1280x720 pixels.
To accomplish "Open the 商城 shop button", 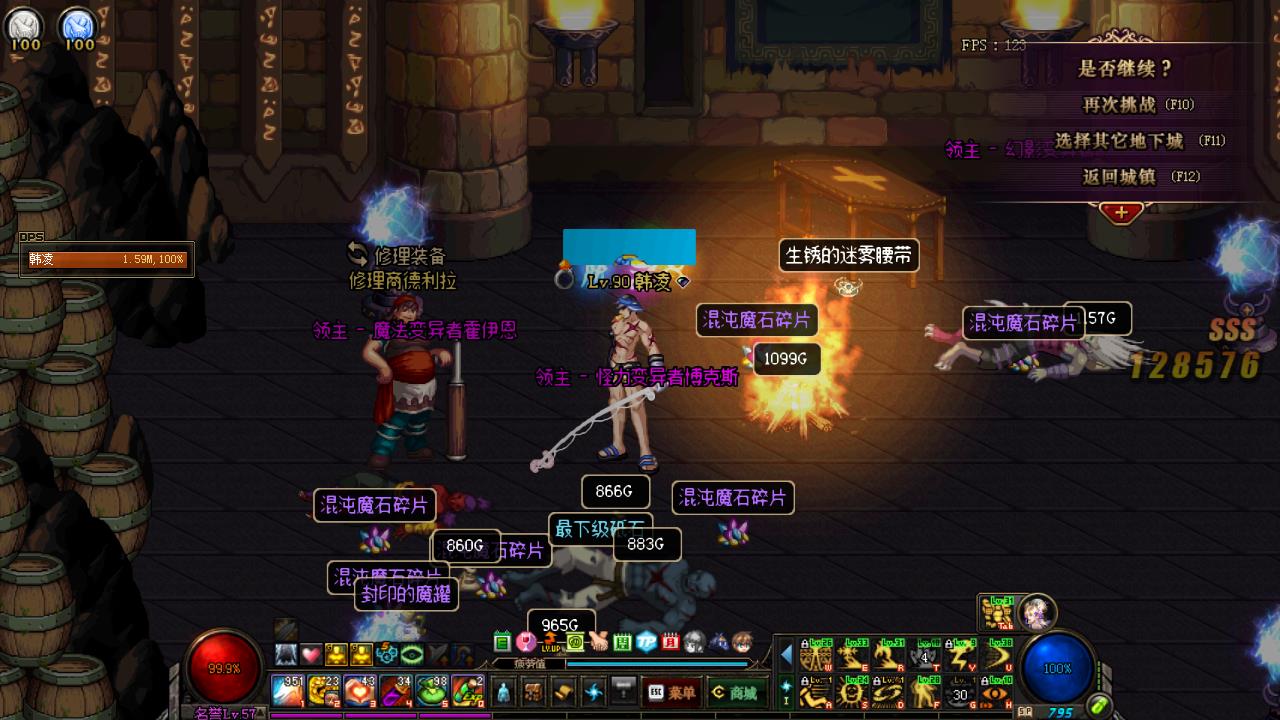I will tap(733, 692).
